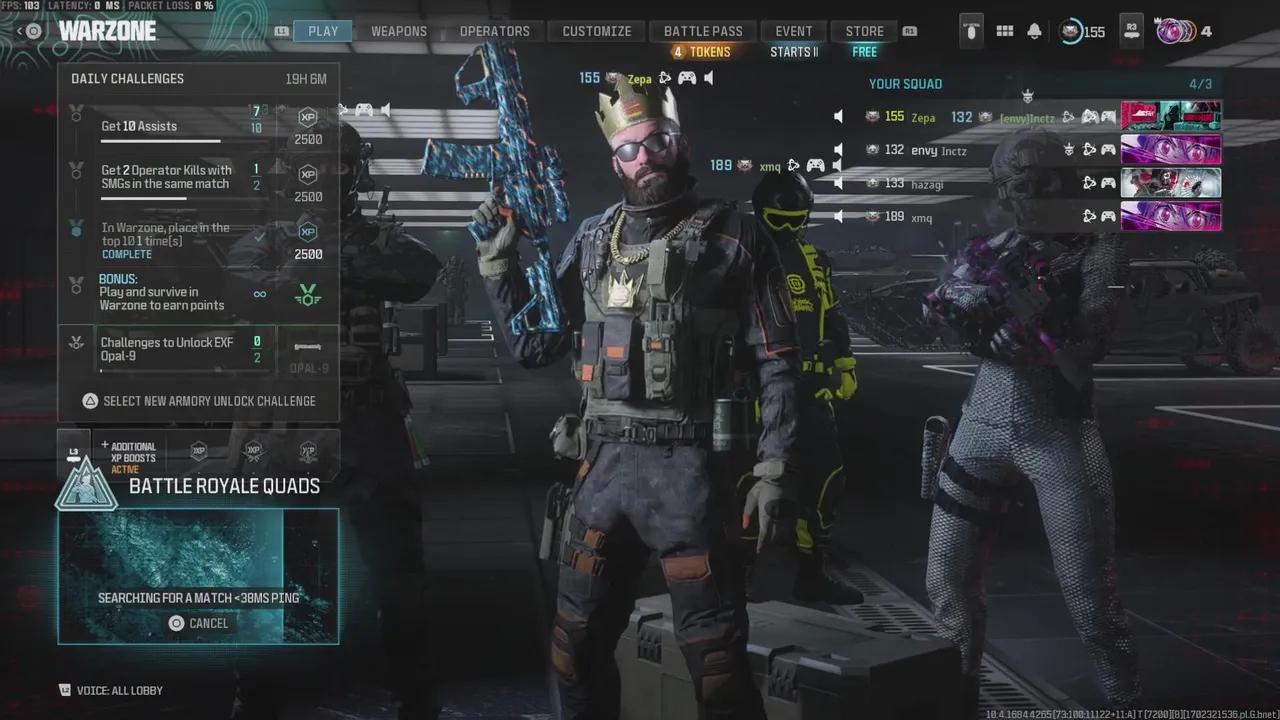Select new armory unlock challenge
1280x720 pixels.
click(199, 401)
